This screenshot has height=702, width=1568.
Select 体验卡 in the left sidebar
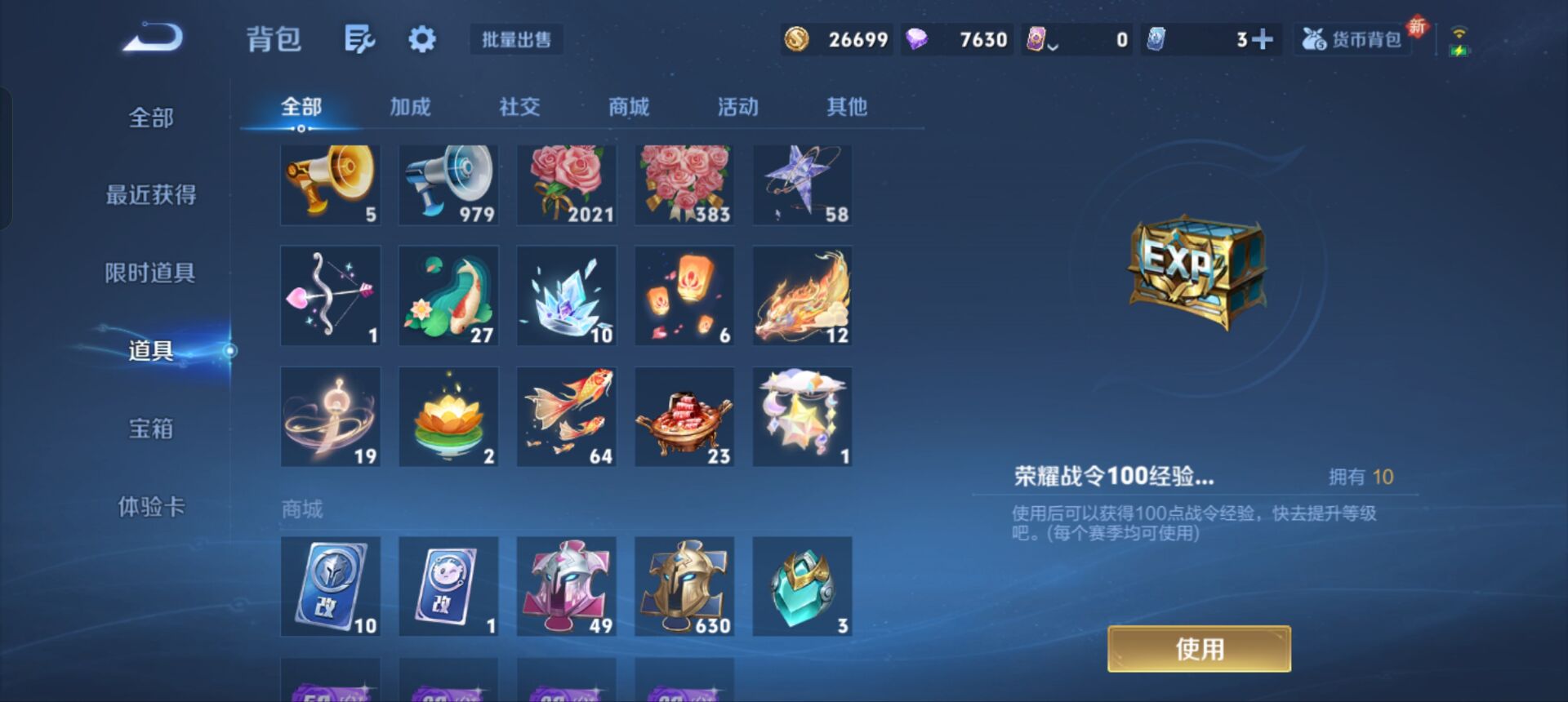click(x=151, y=506)
